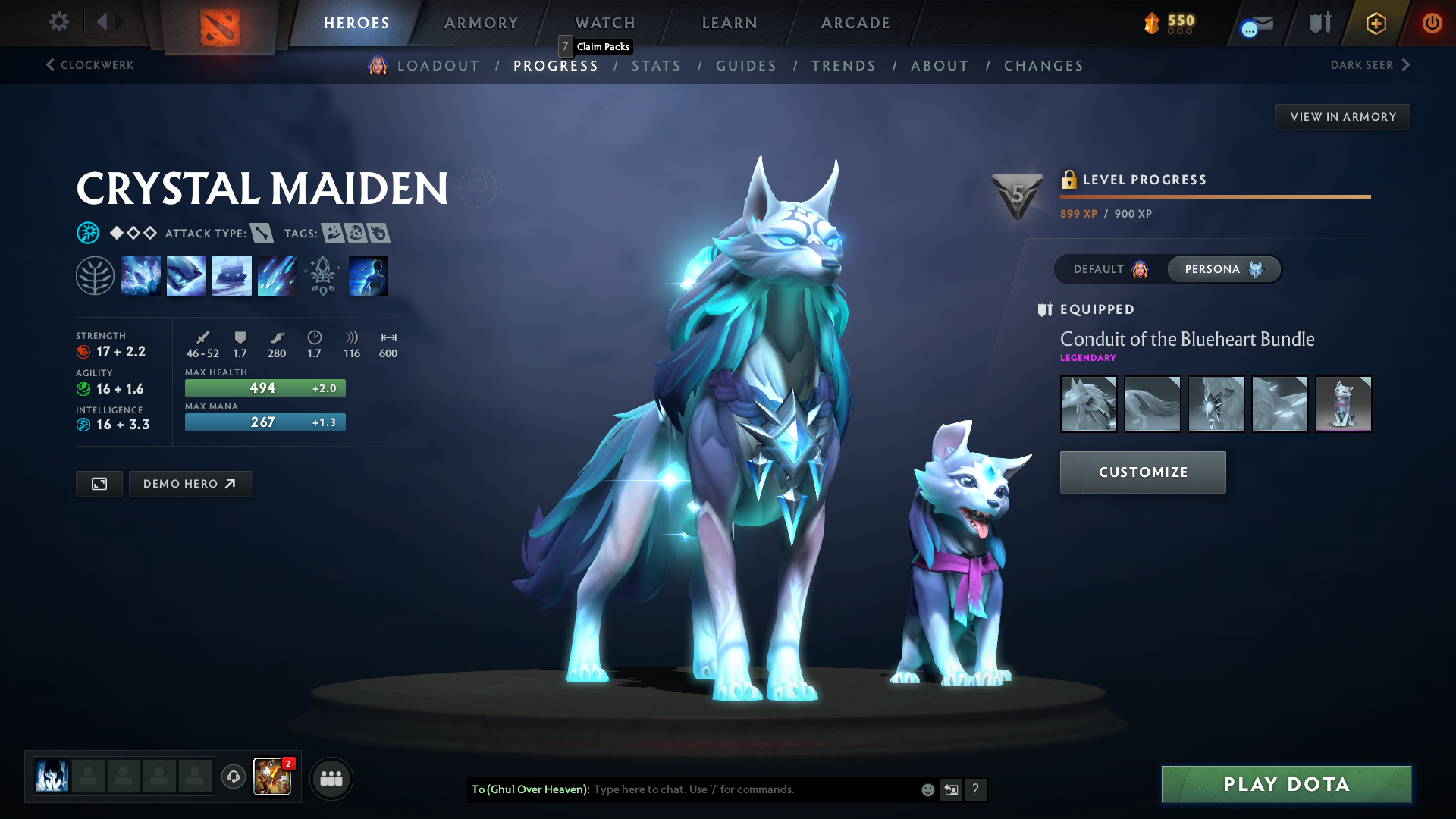
Task: Open the GUIDES tab
Action: [746, 66]
